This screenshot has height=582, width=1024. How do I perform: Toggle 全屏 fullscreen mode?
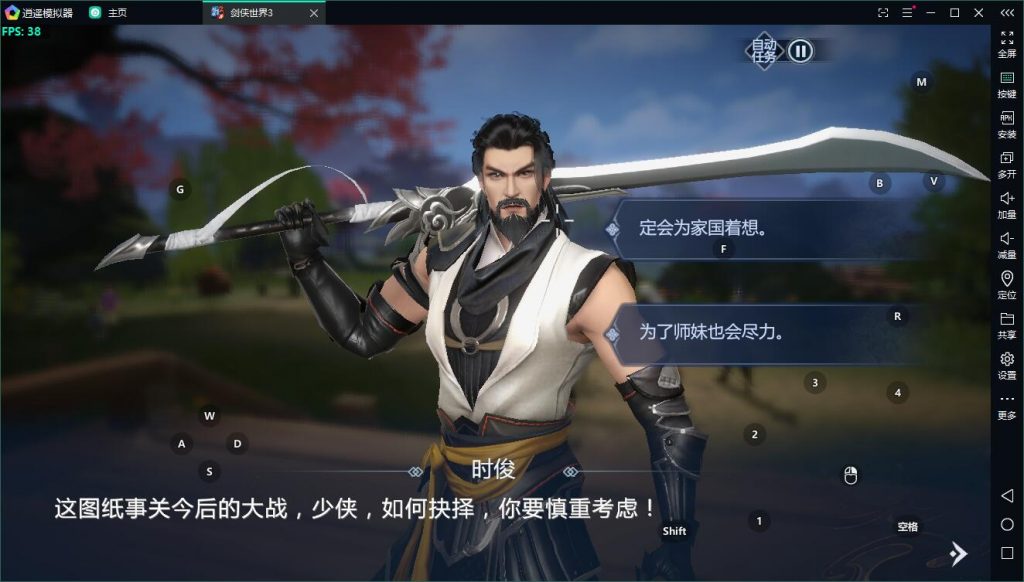click(1007, 43)
